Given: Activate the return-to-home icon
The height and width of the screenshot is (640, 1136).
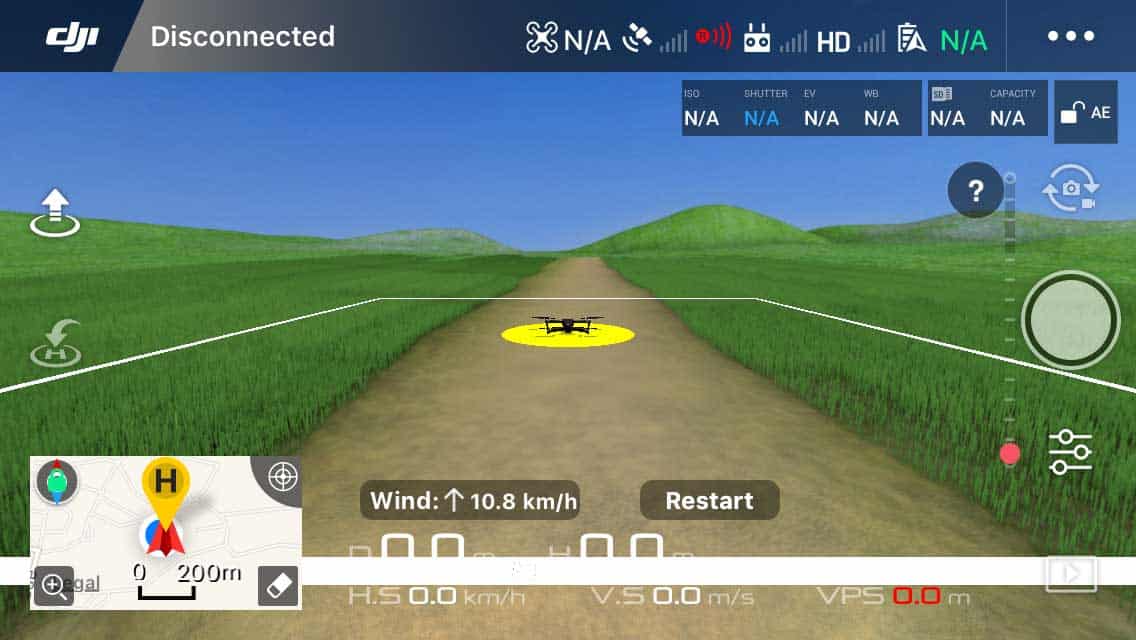Looking at the screenshot, I should 55,342.
